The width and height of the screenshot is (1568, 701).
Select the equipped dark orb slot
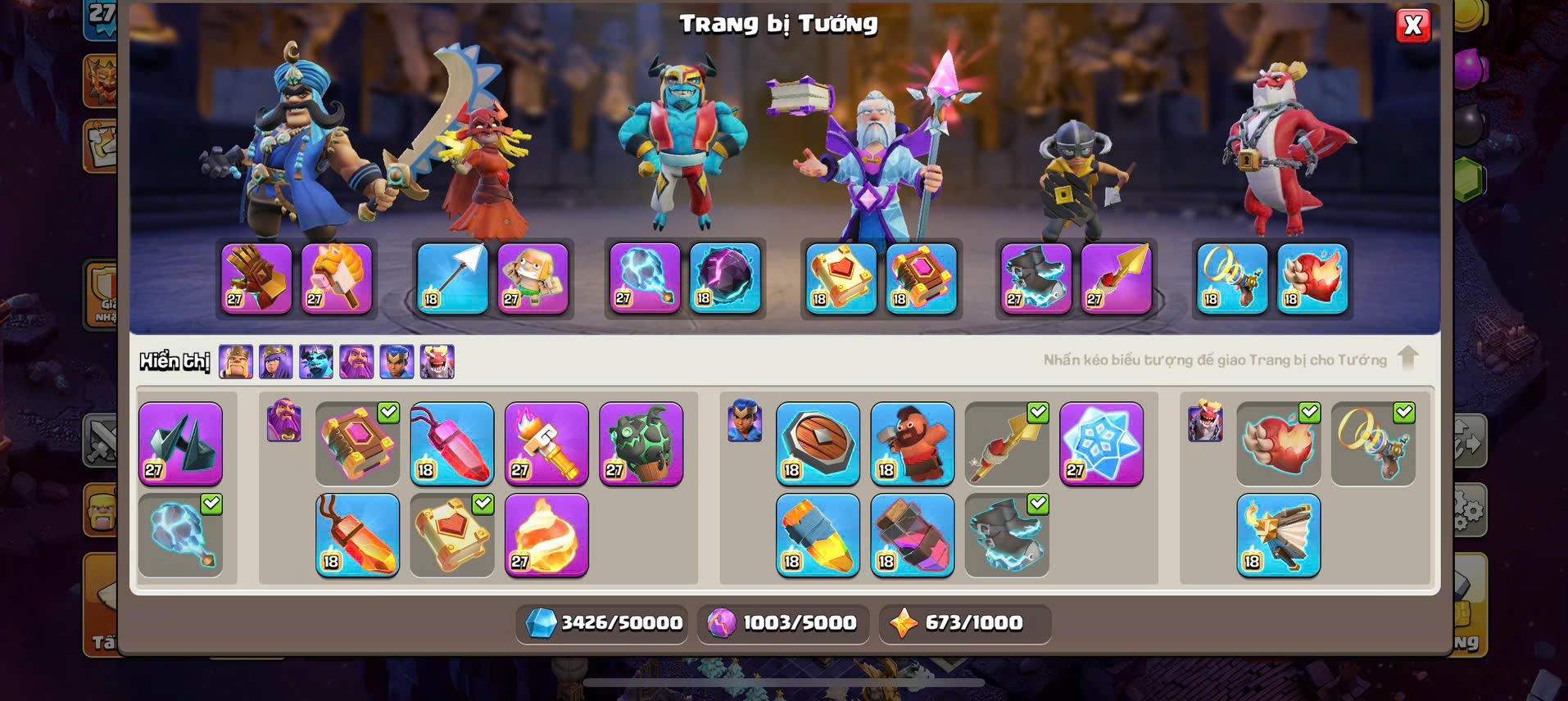(x=725, y=278)
